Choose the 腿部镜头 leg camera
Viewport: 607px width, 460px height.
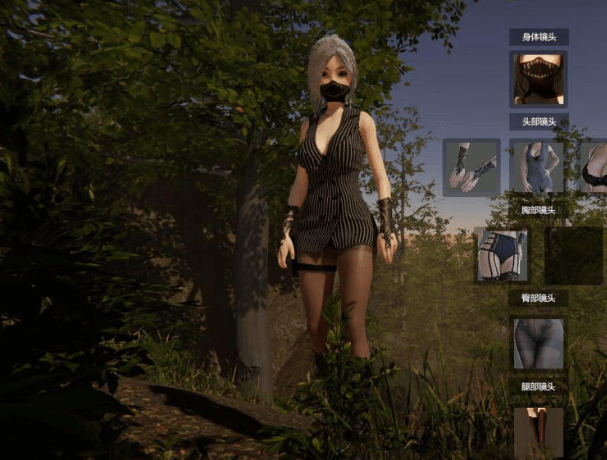point(539,386)
